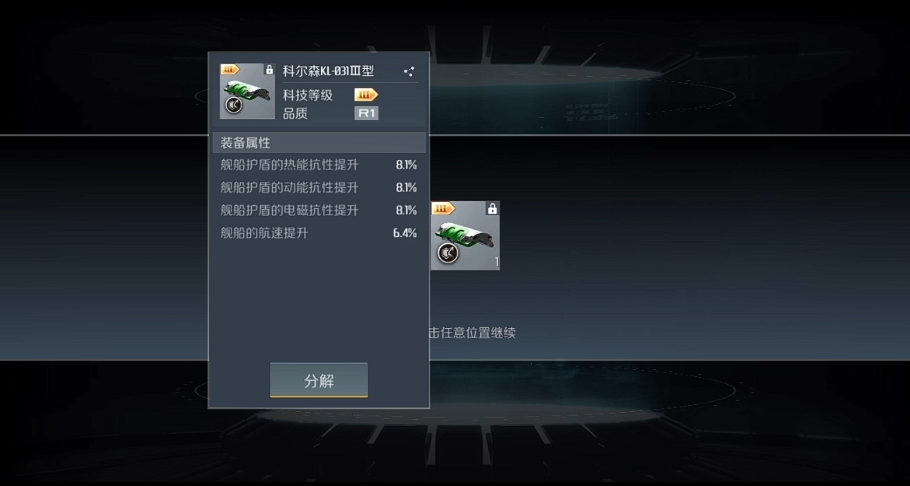
Task: Click the 分解 (dismantle) button
Action: coord(319,380)
